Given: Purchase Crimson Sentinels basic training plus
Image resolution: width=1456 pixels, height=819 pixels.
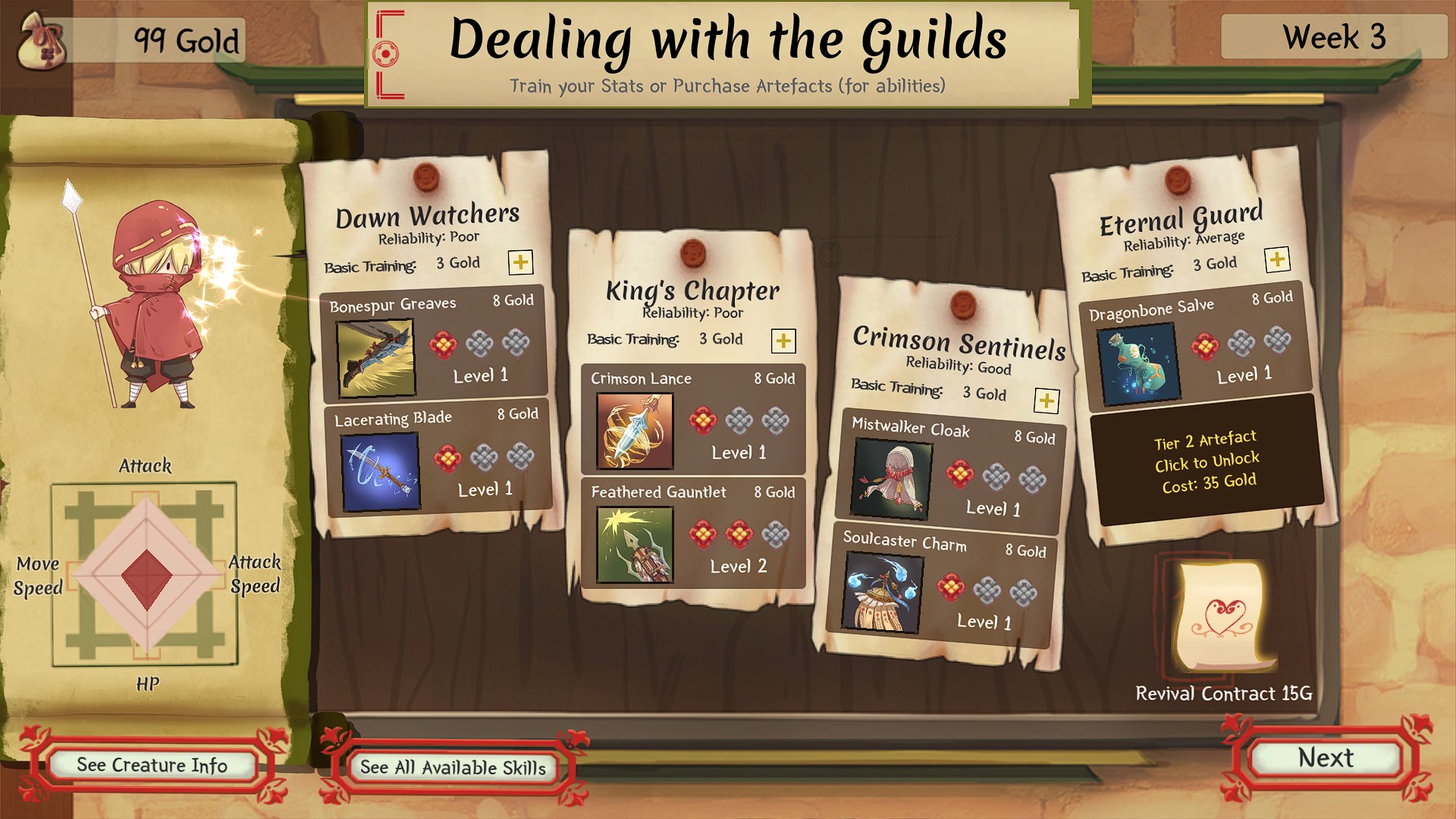Looking at the screenshot, I should [x=1046, y=400].
